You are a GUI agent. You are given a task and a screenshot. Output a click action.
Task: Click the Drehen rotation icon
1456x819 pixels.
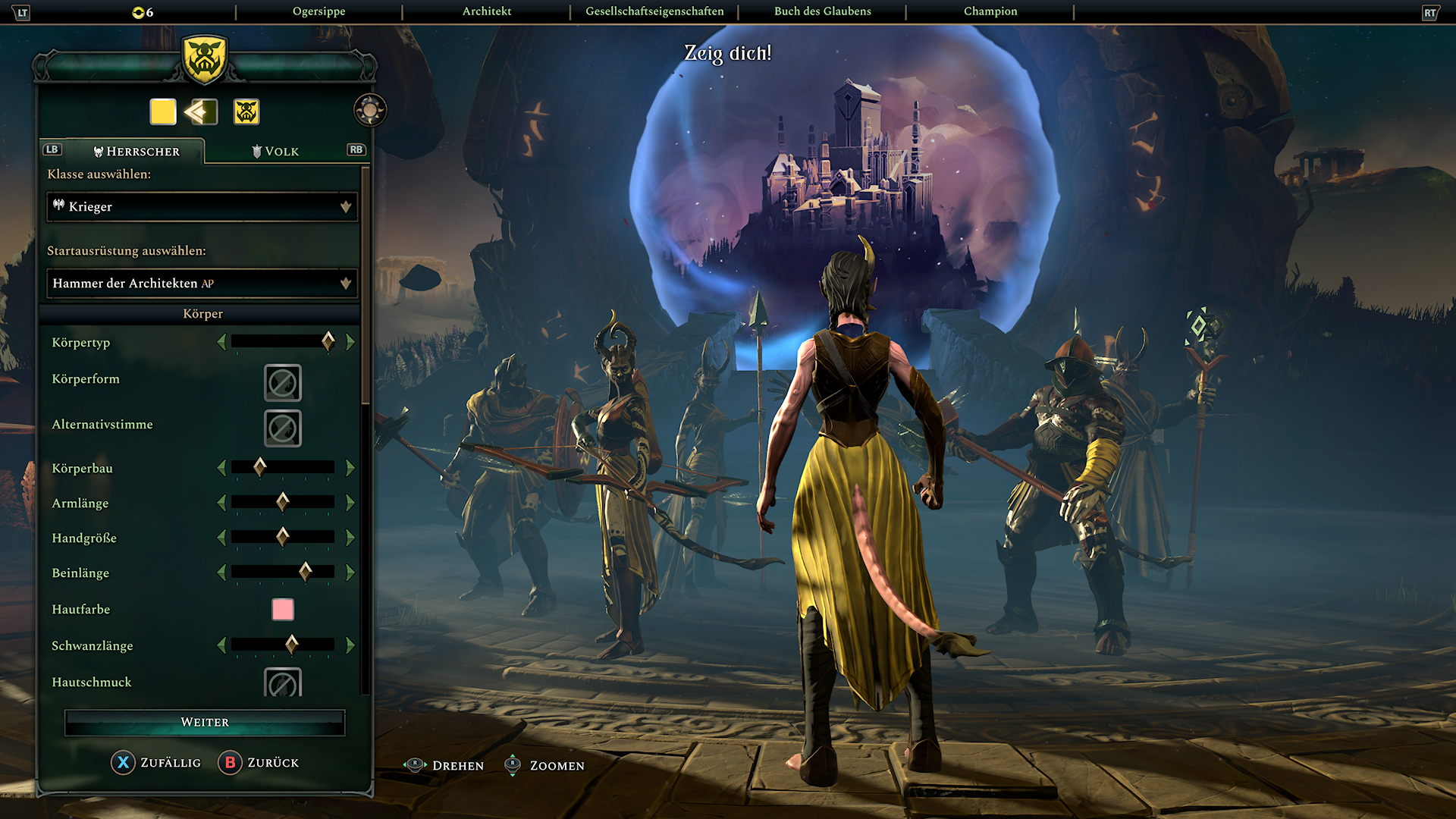pyautogui.click(x=416, y=765)
